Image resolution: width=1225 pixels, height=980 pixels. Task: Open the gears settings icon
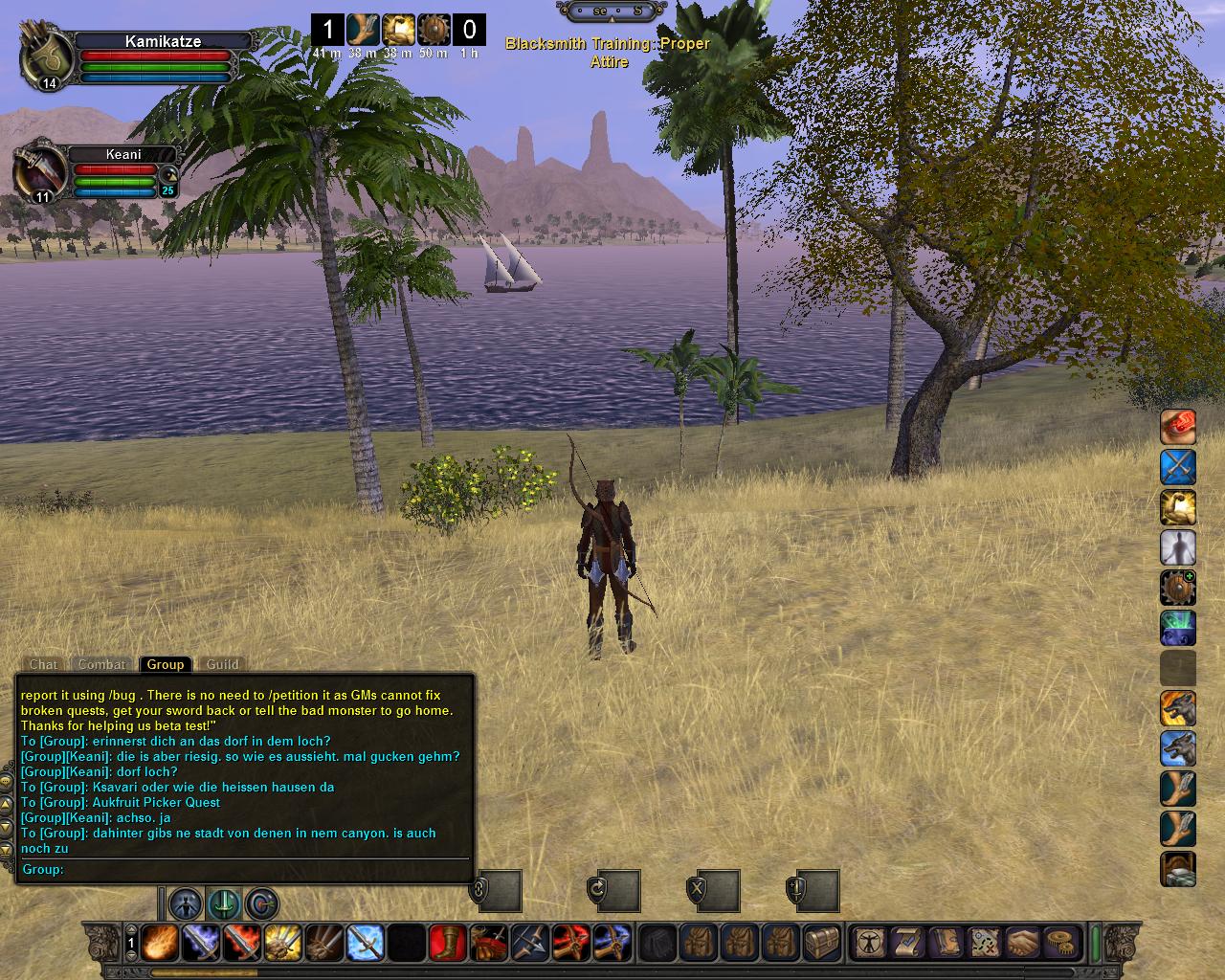(x=1060, y=943)
